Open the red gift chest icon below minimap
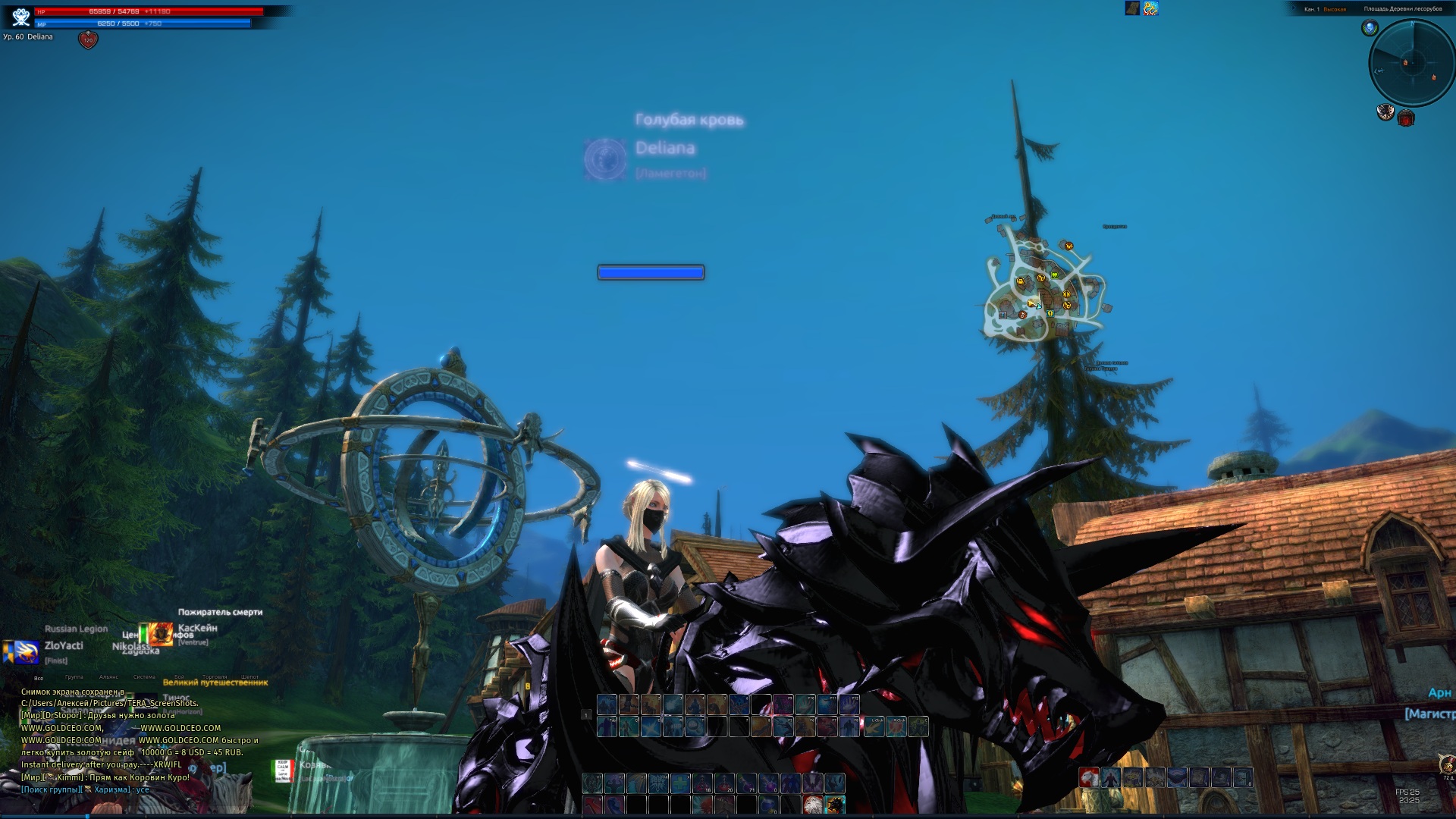1456x819 pixels. click(x=1406, y=118)
